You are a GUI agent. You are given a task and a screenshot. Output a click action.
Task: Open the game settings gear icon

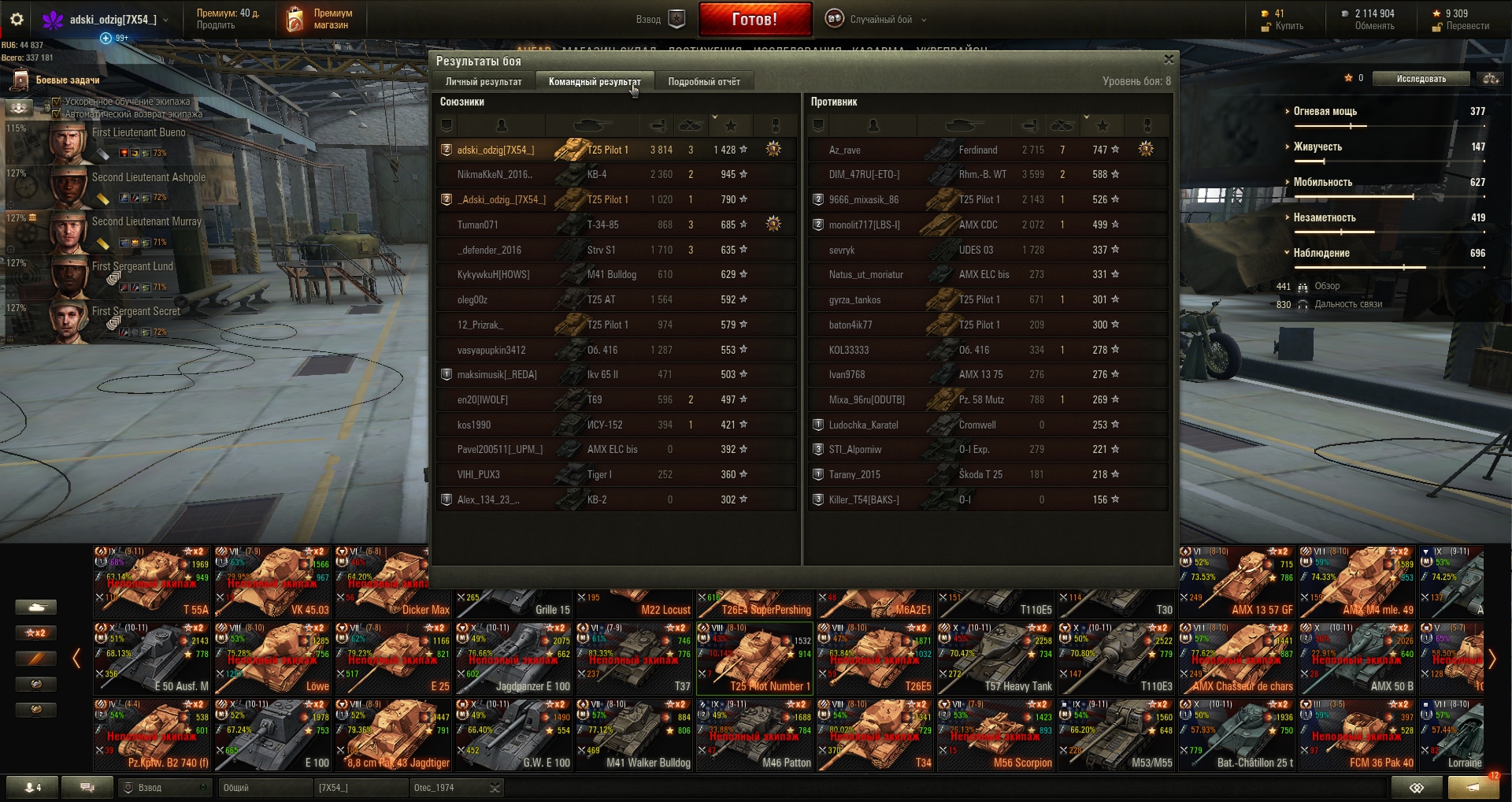17,20
